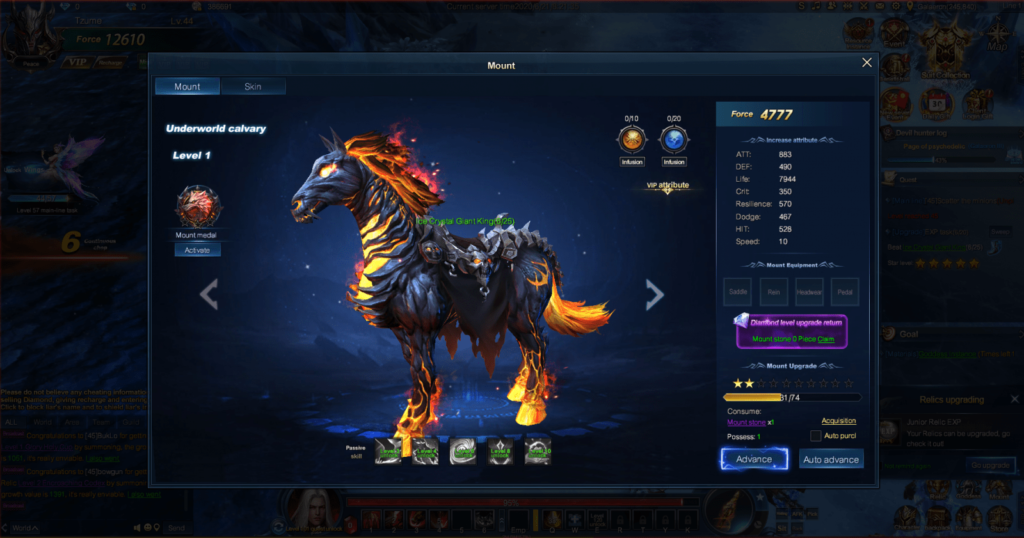
Task: Activate the Mount medal
Action: click(197, 250)
